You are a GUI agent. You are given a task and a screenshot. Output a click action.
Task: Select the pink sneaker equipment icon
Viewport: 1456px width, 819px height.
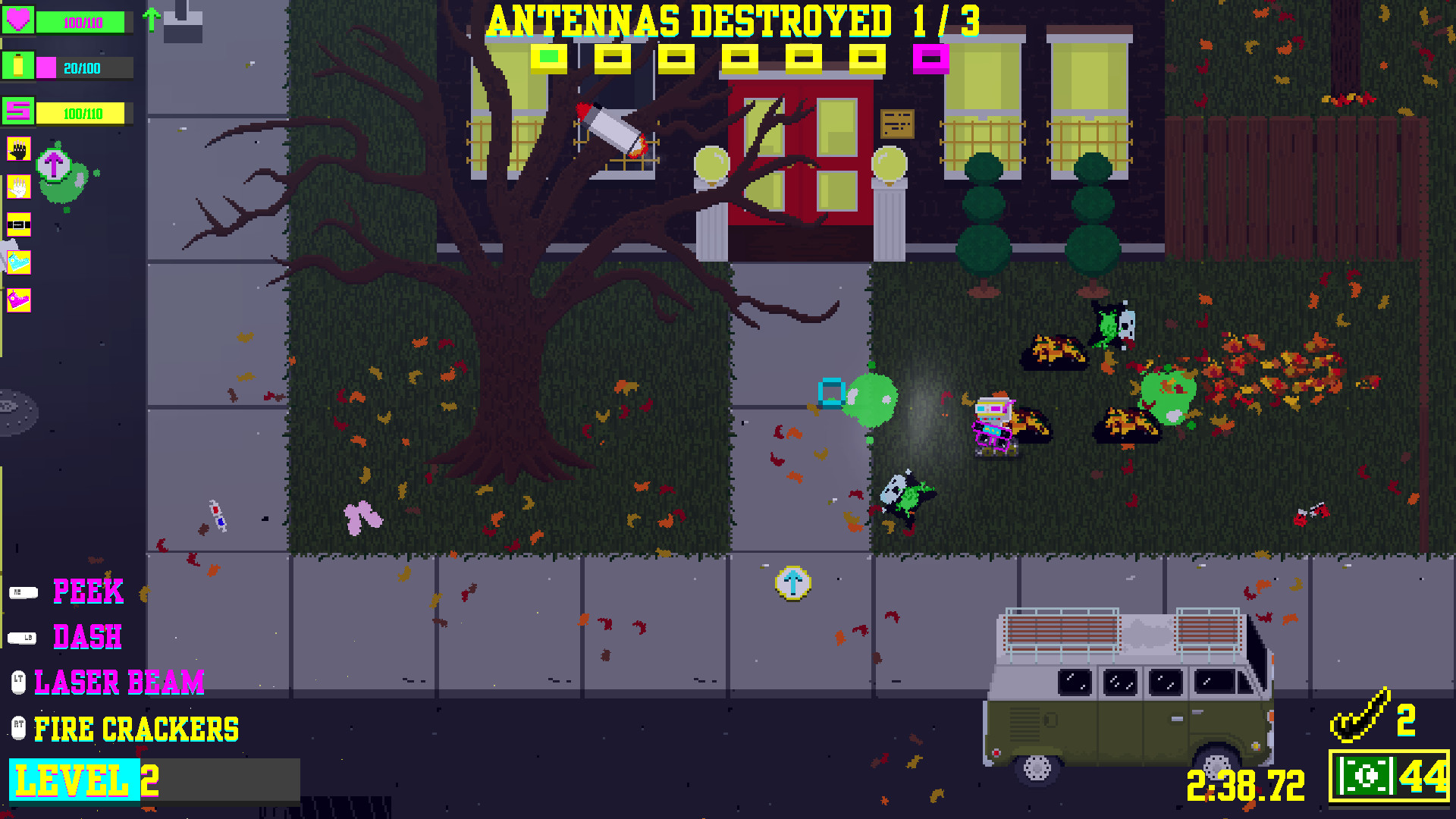(19, 297)
